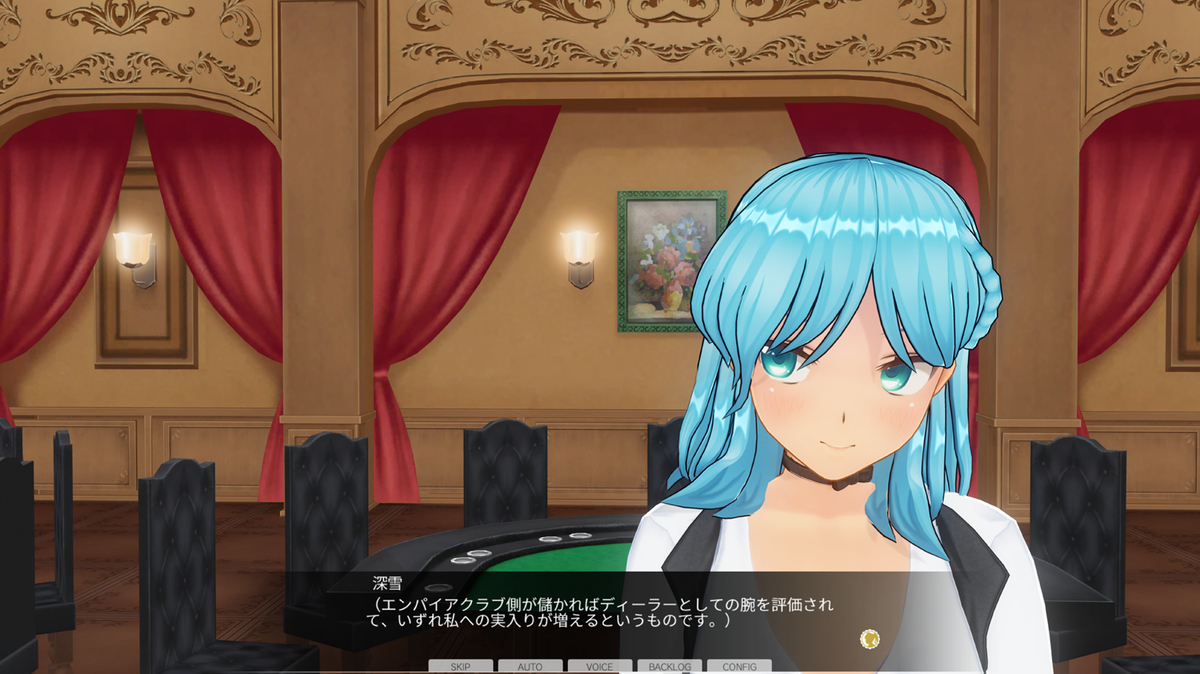Replay the line with VOICE
This screenshot has height=674, width=1200.
tap(600, 666)
